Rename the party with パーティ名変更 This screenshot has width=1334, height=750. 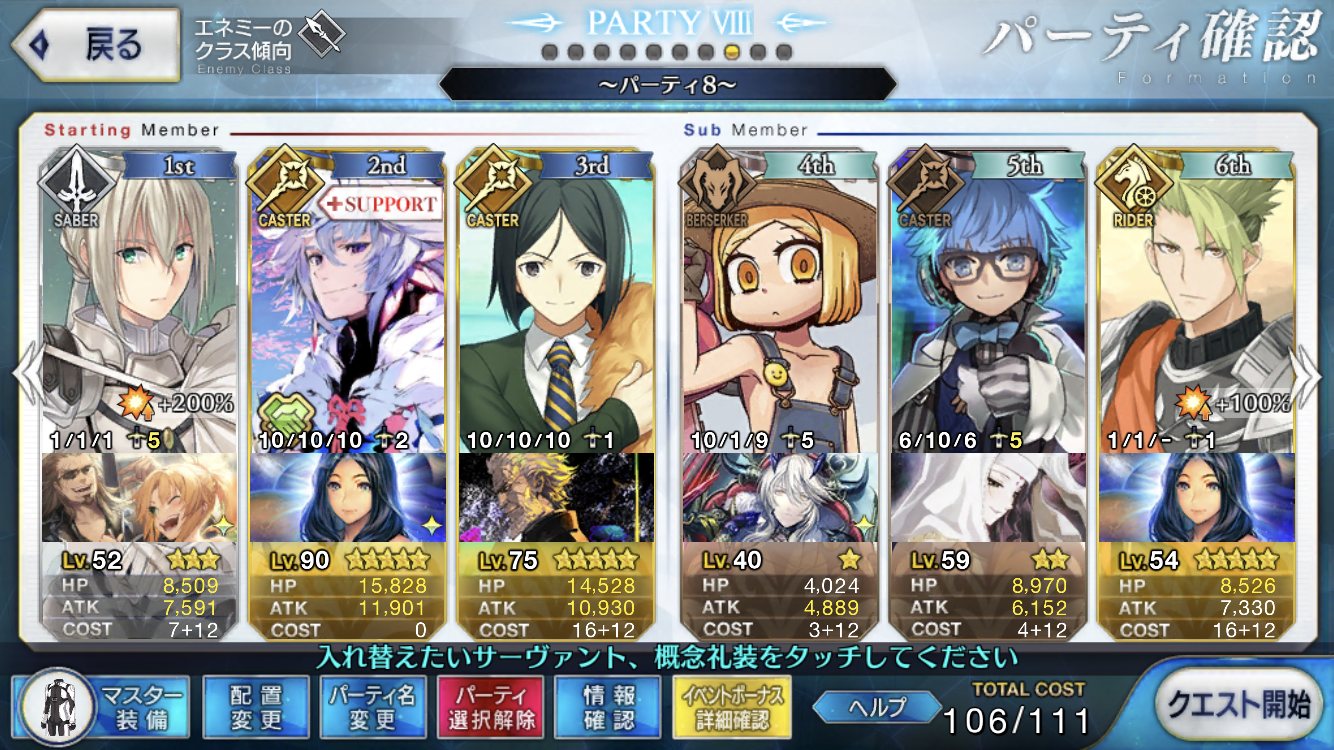tap(372, 708)
